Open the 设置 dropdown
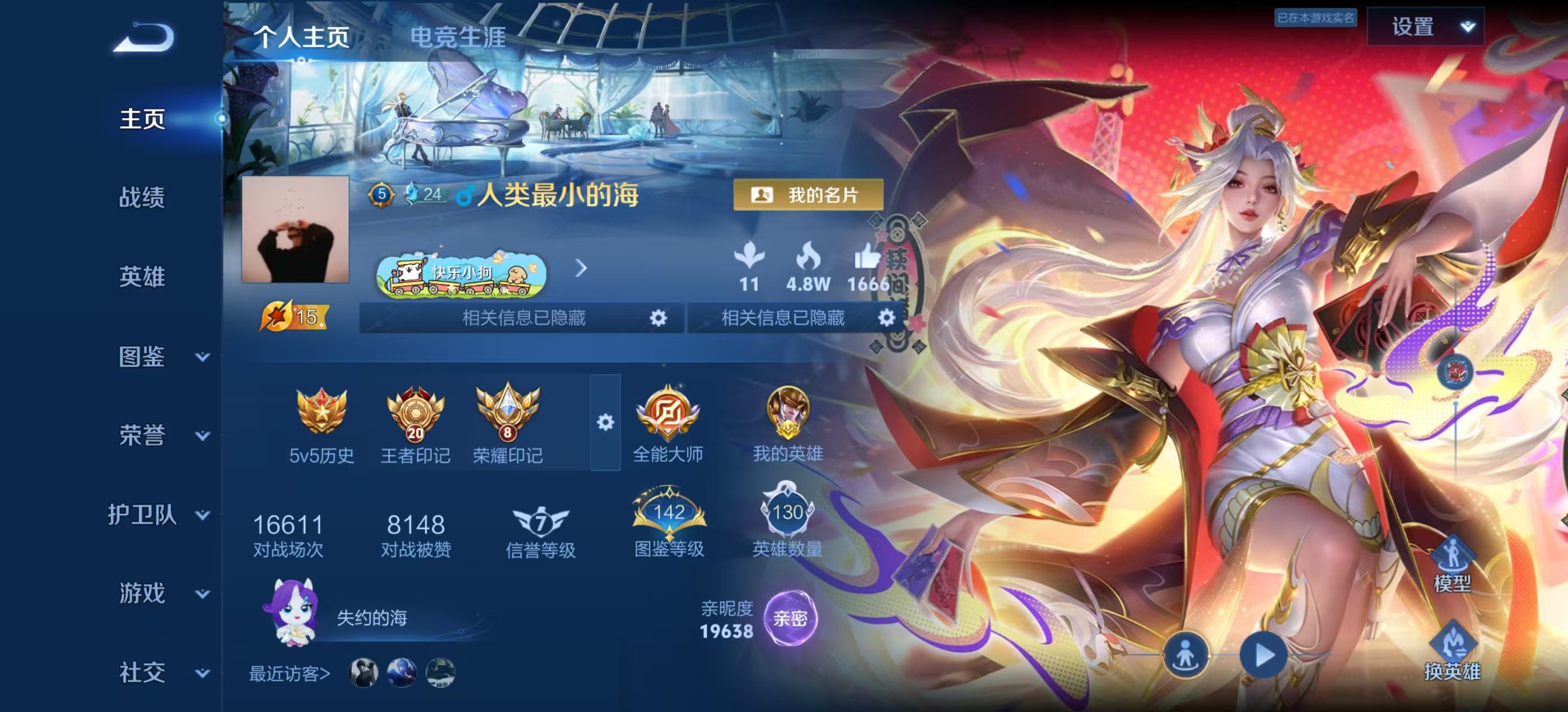The width and height of the screenshot is (1568, 712). point(1425,27)
